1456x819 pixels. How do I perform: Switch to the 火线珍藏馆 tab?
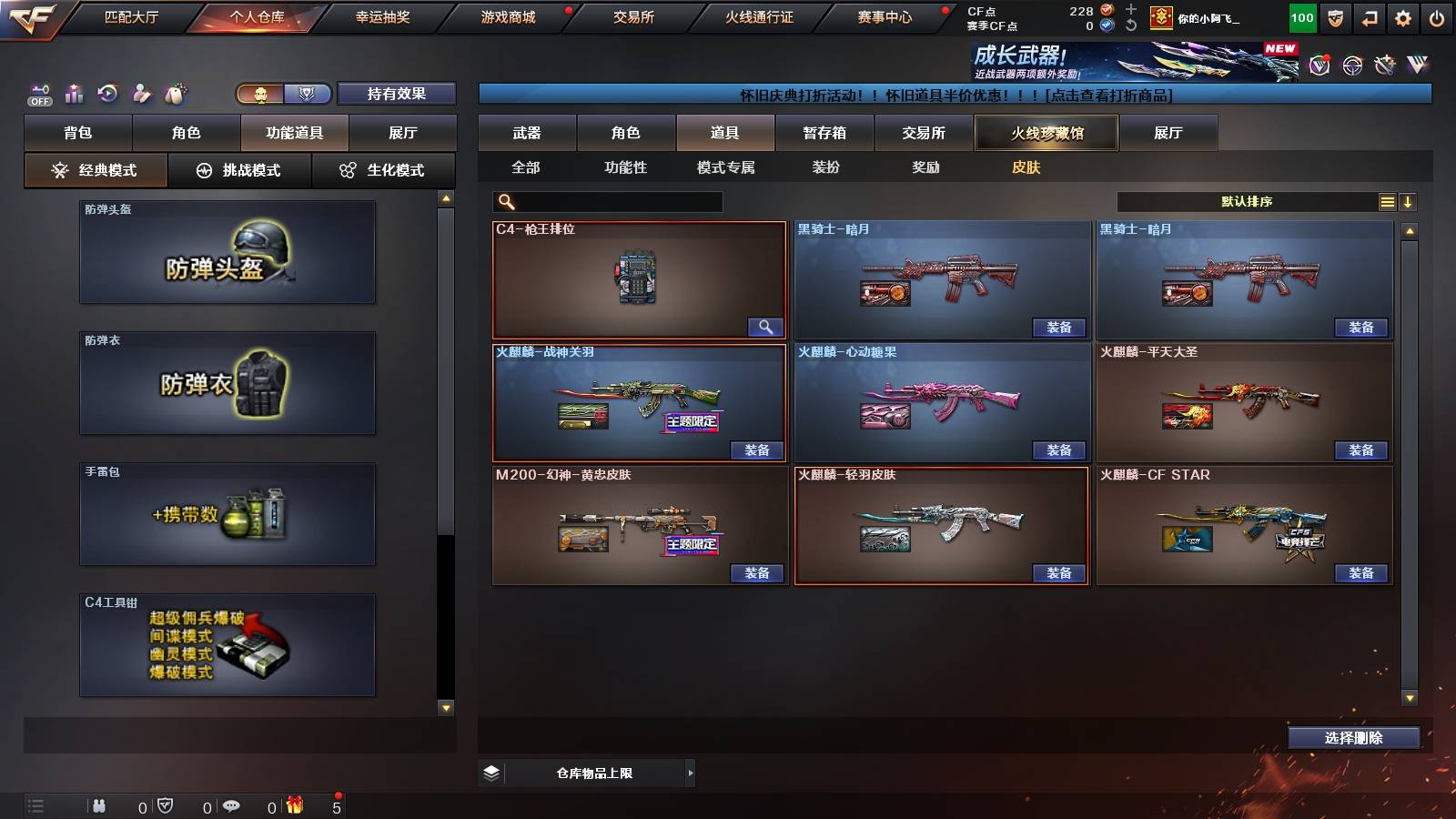coord(1046,133)
